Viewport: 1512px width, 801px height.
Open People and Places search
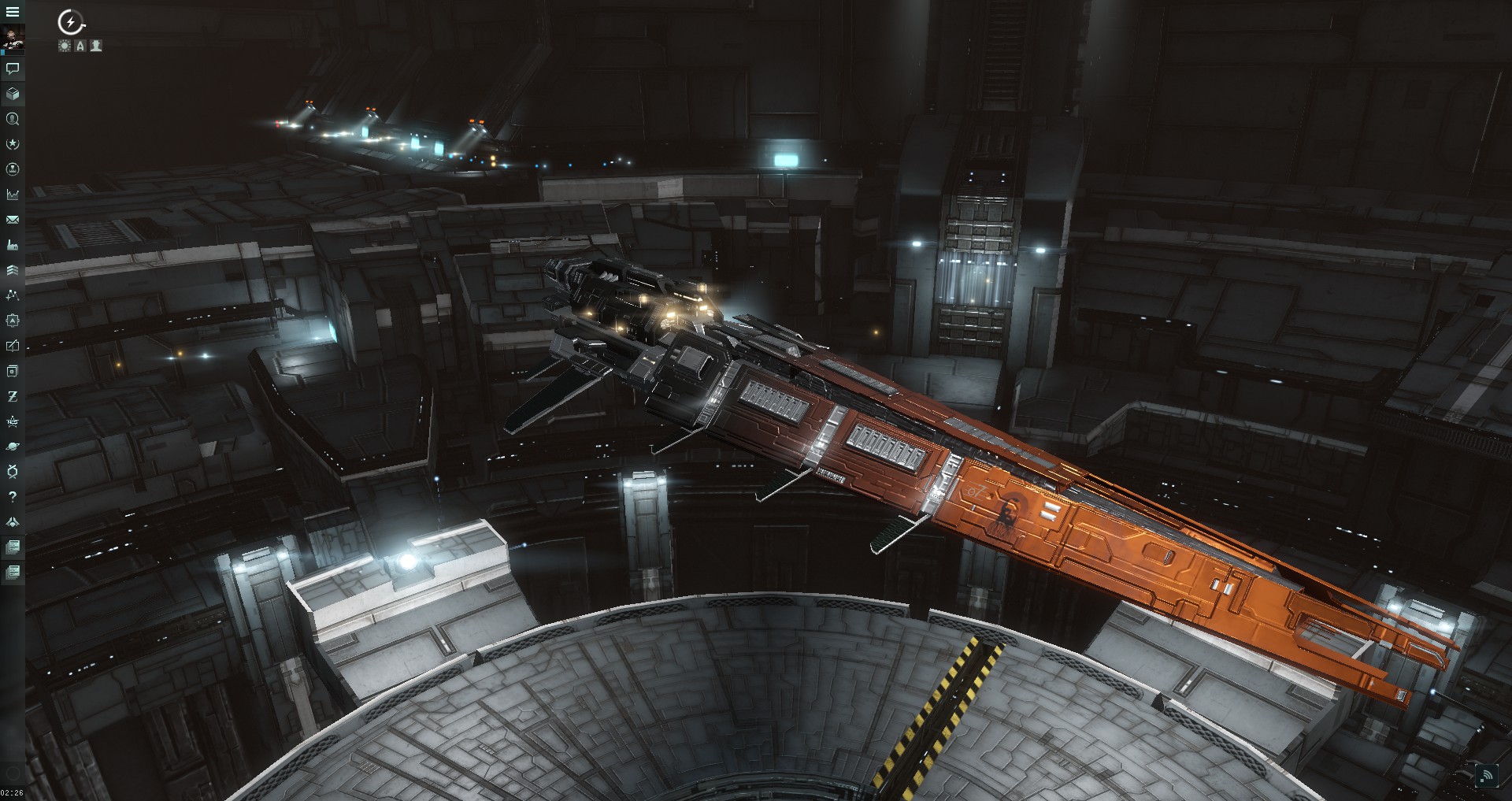(x=12, y=121)
